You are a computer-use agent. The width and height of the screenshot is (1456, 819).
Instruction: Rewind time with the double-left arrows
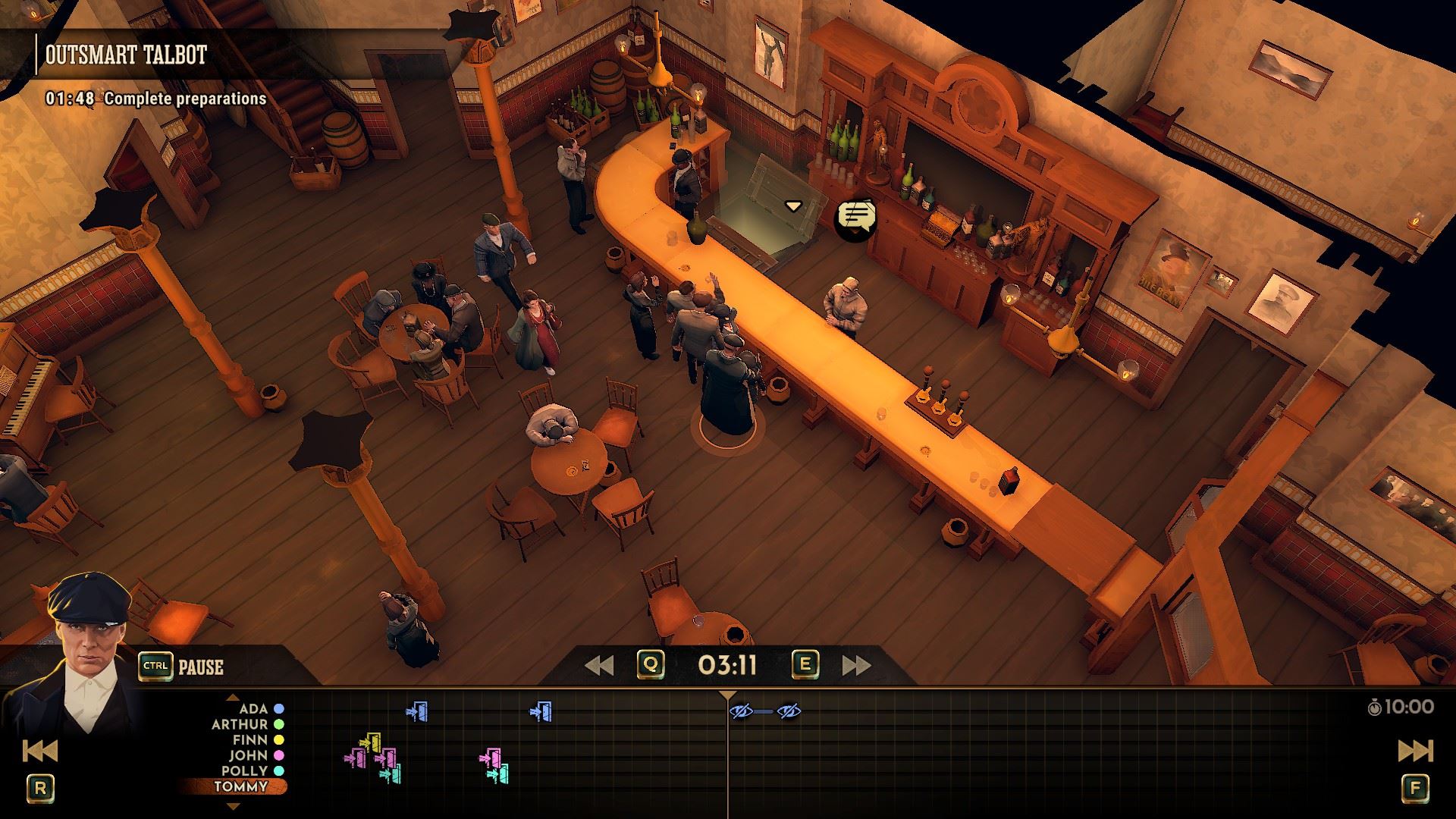click(x=599, y=665)
